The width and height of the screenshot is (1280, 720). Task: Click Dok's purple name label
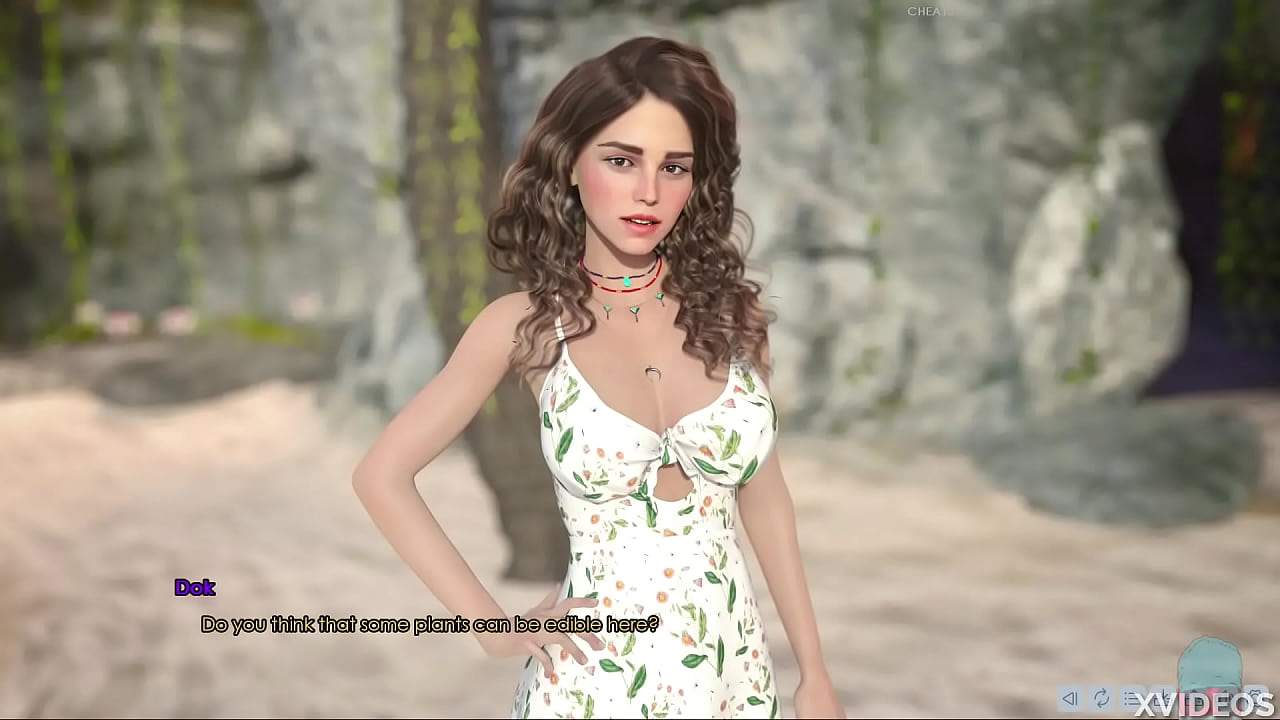[x=196, y=589]
